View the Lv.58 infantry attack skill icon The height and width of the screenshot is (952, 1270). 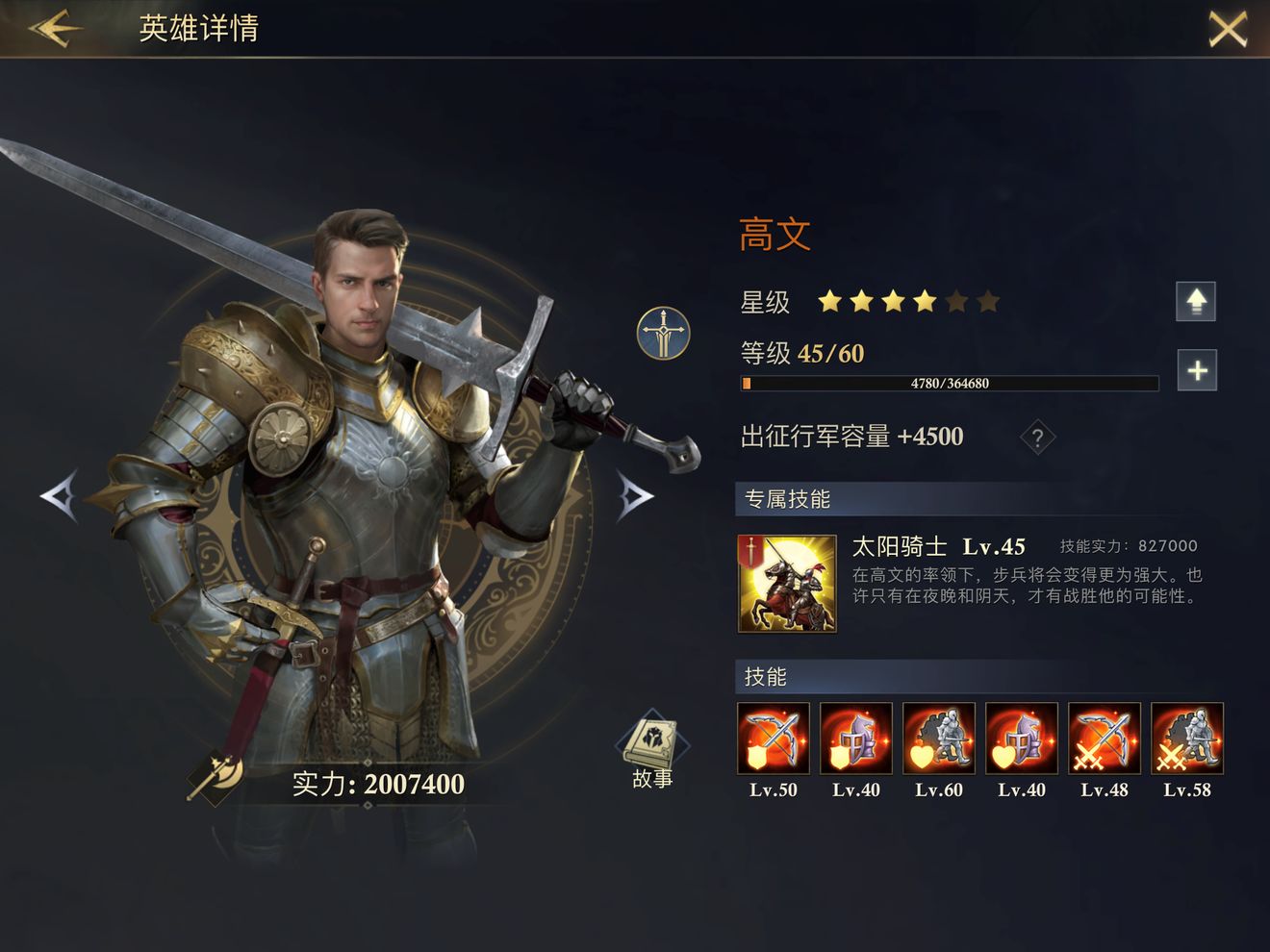1187,739
